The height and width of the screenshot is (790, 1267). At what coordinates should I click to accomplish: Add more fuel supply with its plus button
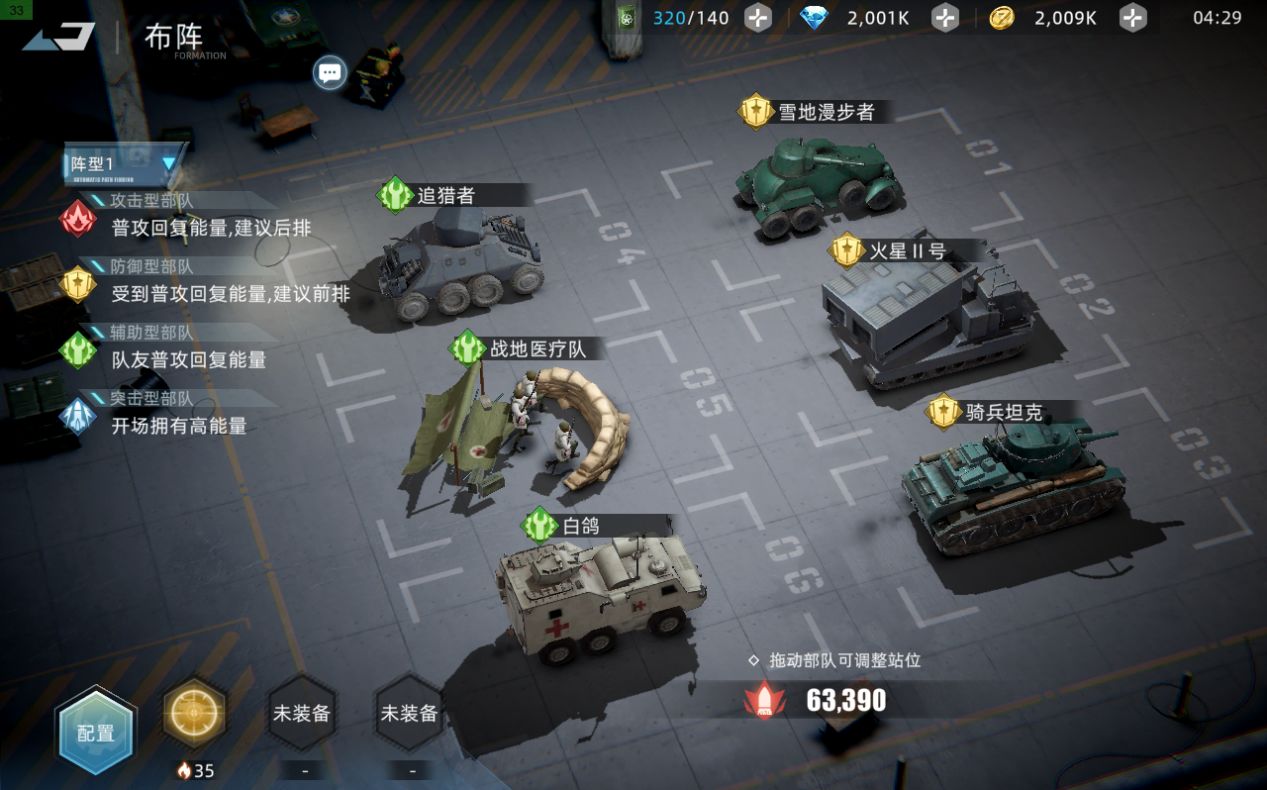759,18
